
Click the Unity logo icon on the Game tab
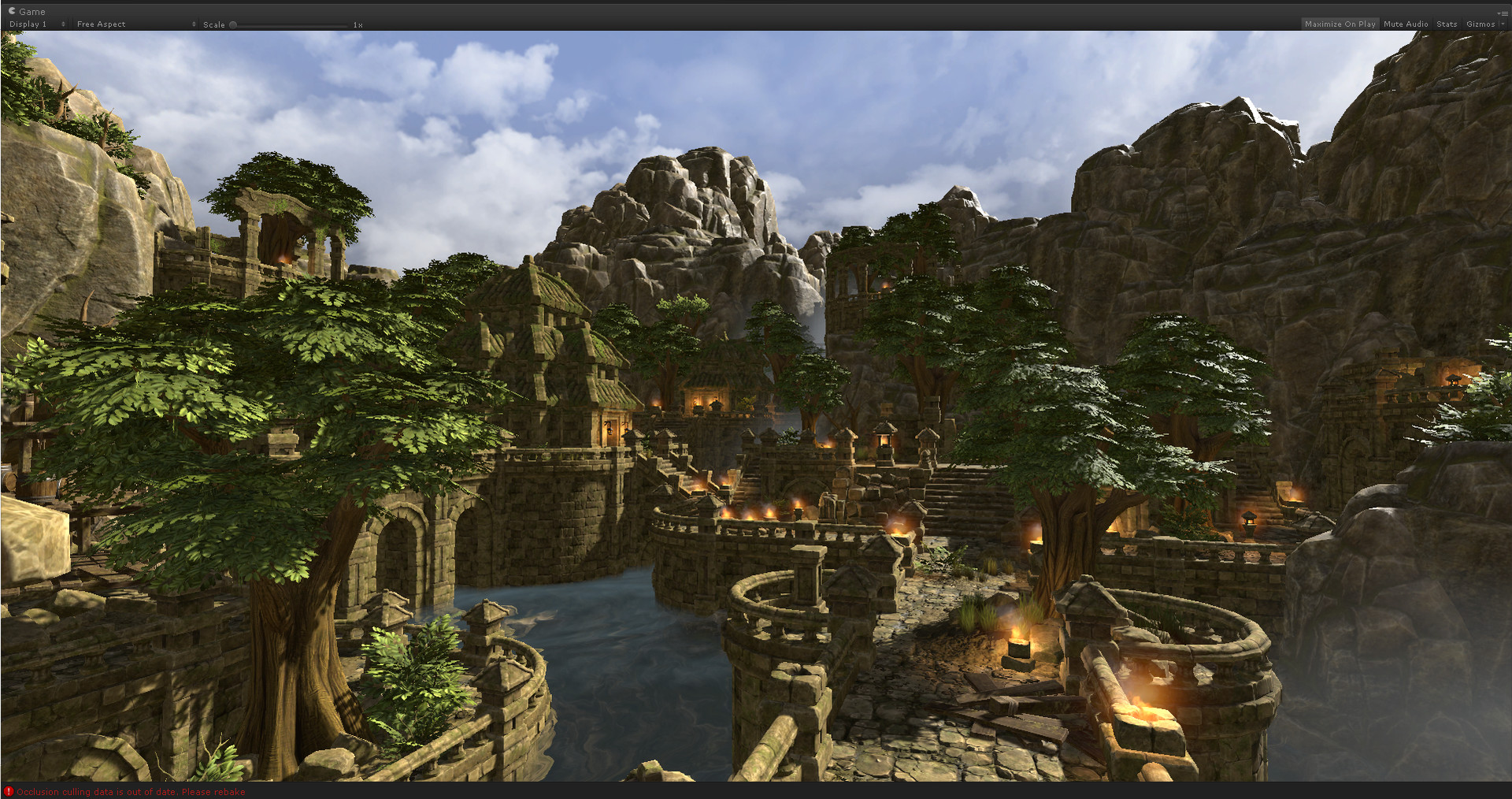tap(13, 11)
